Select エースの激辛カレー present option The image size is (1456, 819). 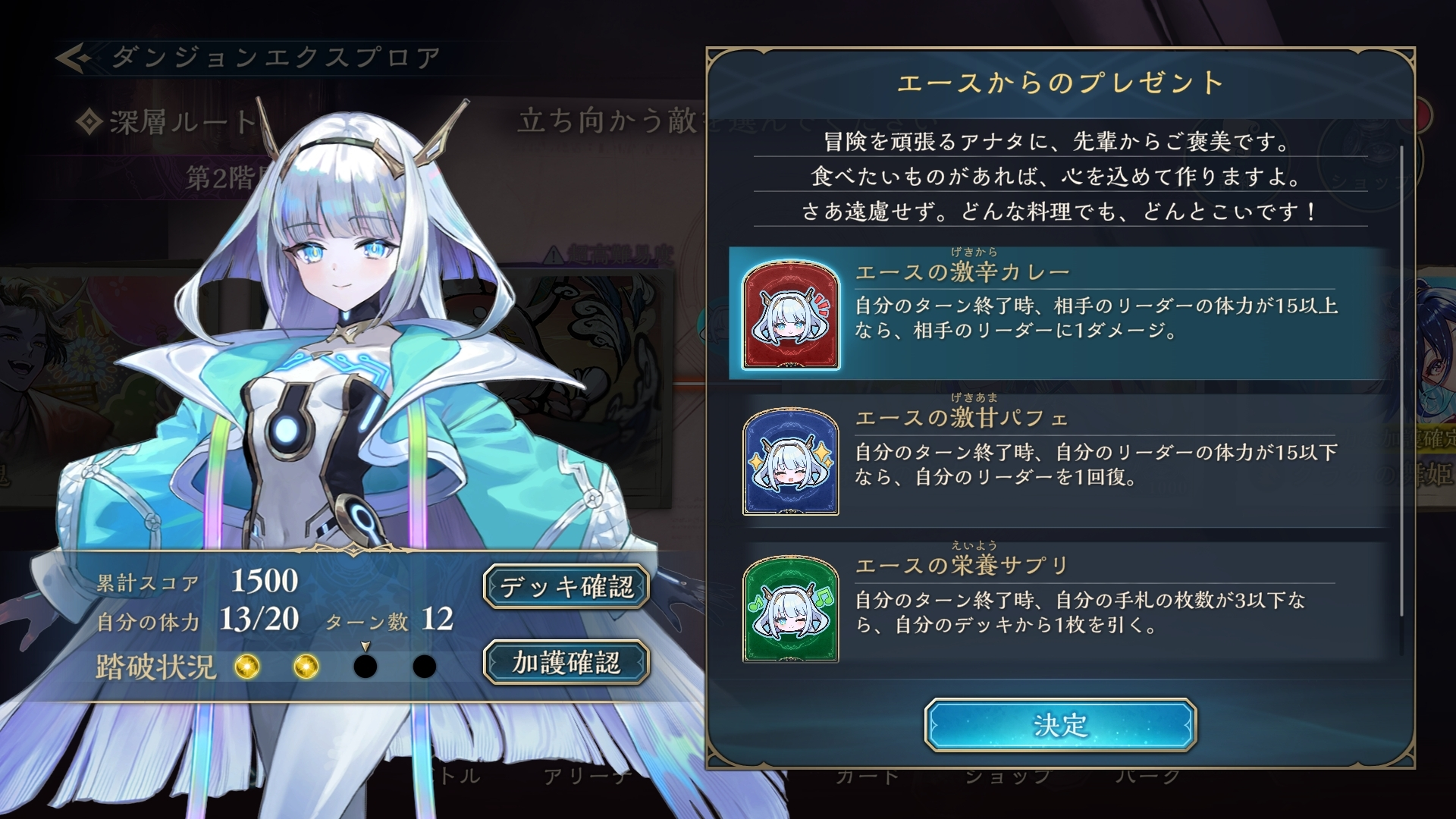[1060, 313]
